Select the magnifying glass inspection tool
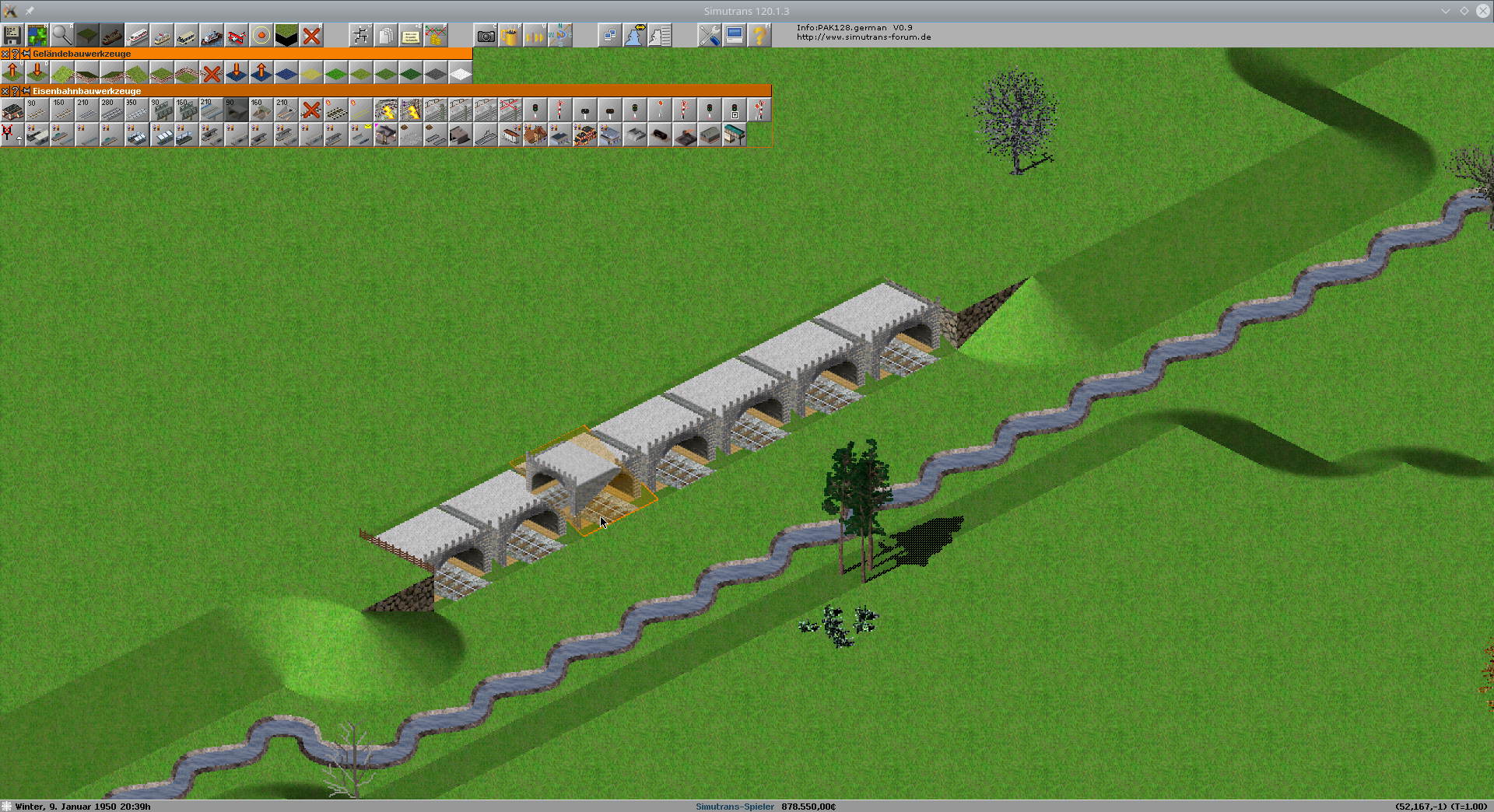The width and height of the screenshot is (1494, 812). pyautogui.click(x=62, y=36)
